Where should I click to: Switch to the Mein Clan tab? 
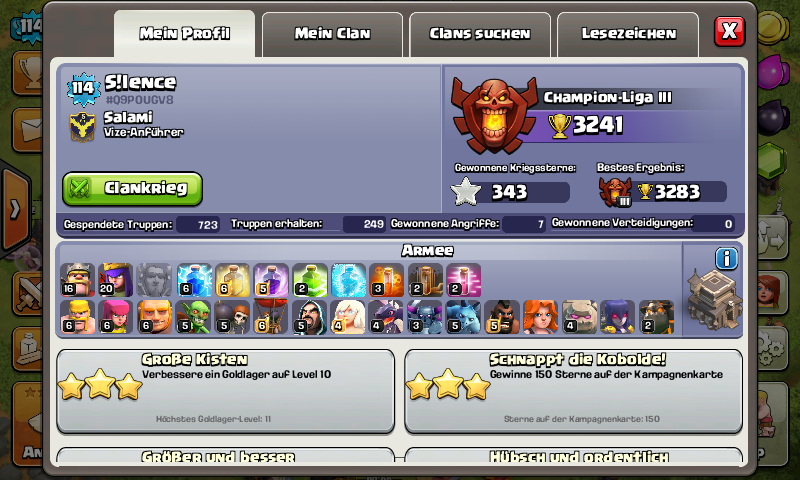tap(332, 34)
